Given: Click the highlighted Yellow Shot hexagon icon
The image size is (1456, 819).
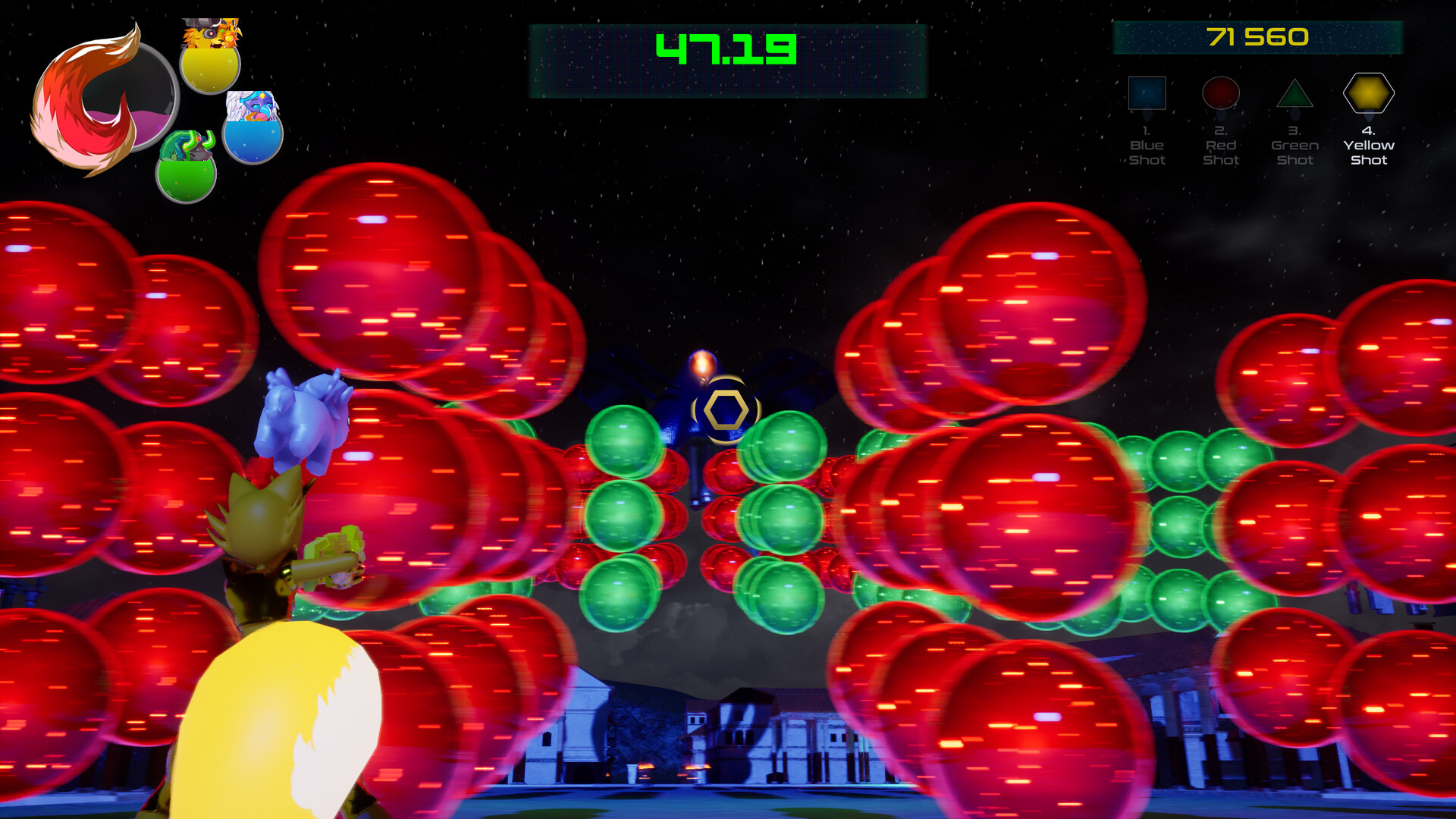Looking at the screenshot, I should pos(1370,93).
